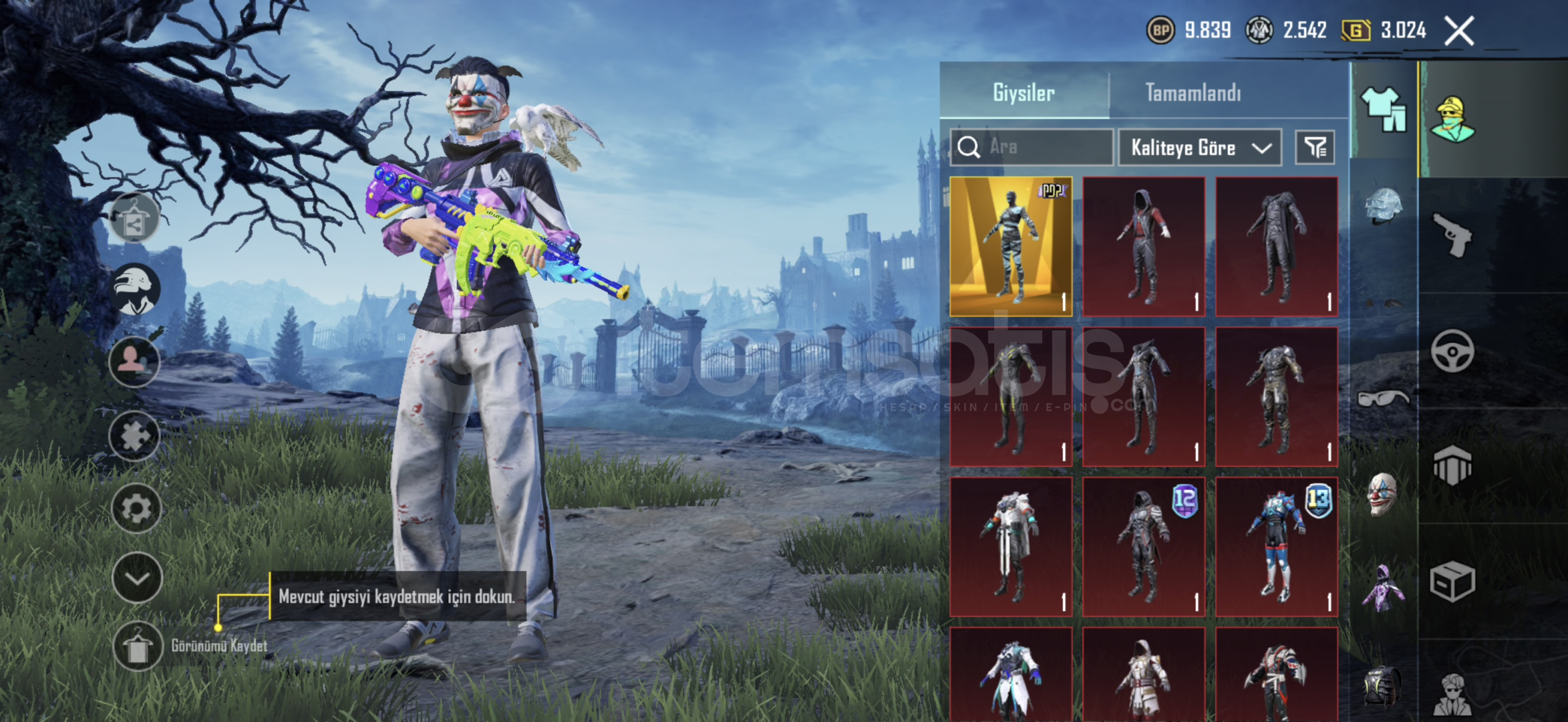The height and width of the screenshot is (722, 1568).
Task: Open the share wardrobe icon
Action: [x=134, y=219]
